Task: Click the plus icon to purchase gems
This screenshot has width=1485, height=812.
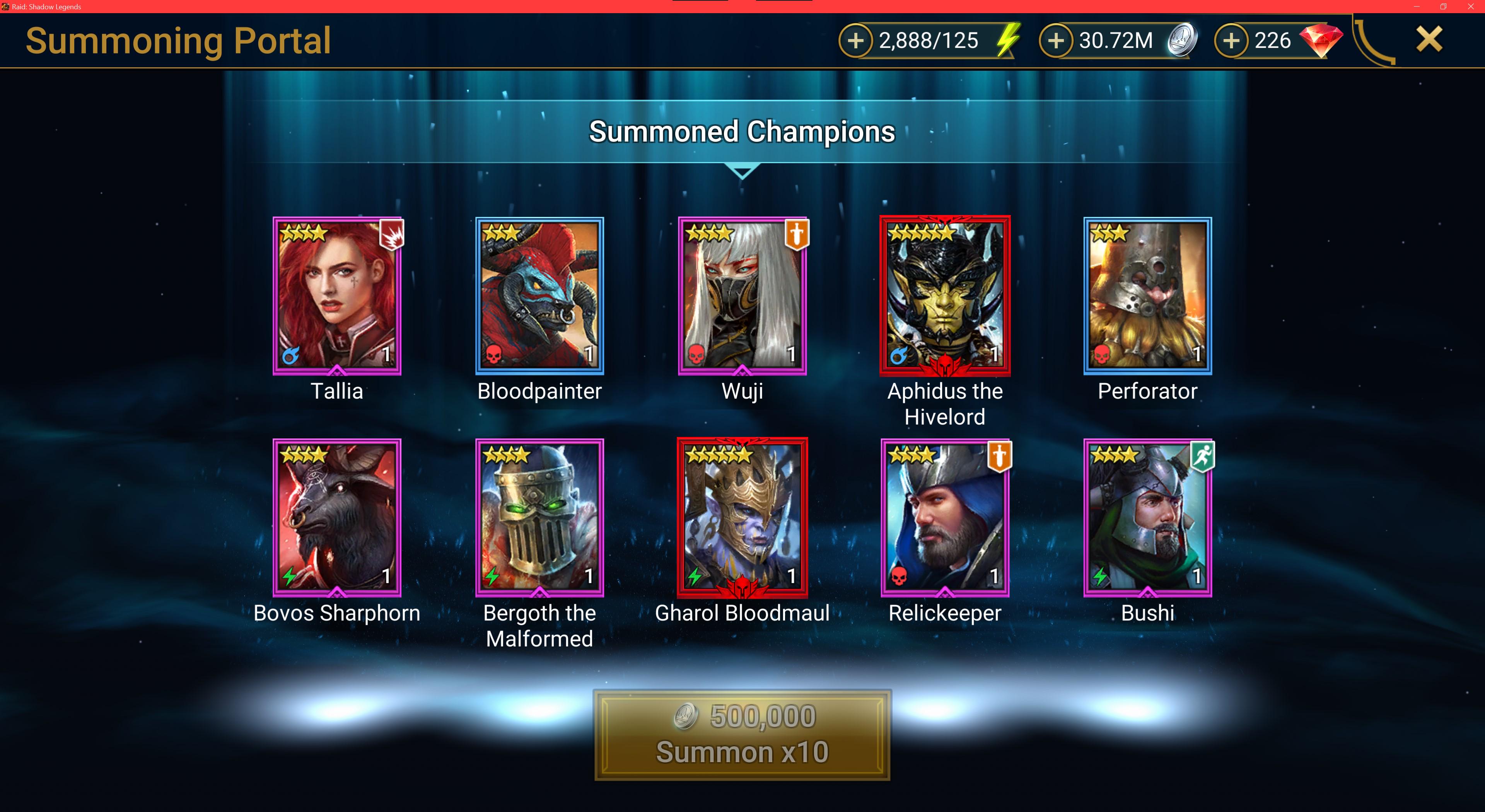Action: (x=1232, y=40)
